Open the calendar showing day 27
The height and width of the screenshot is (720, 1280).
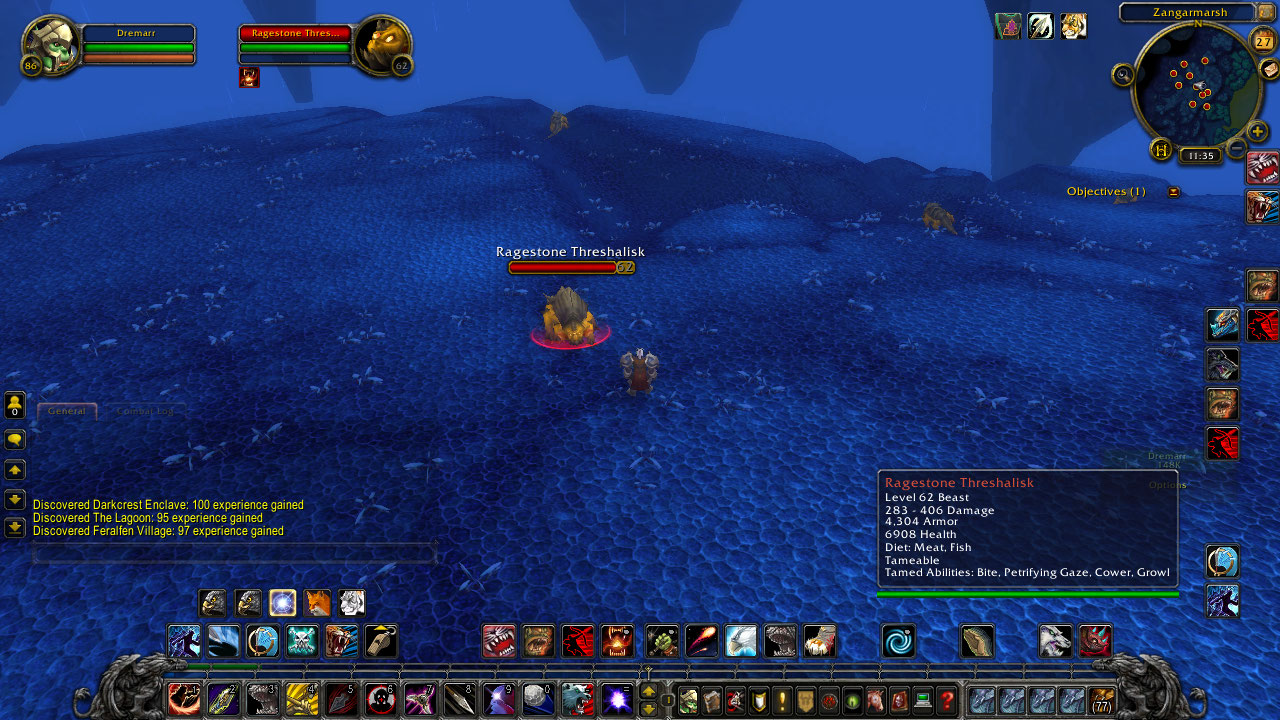point(1264,41)
